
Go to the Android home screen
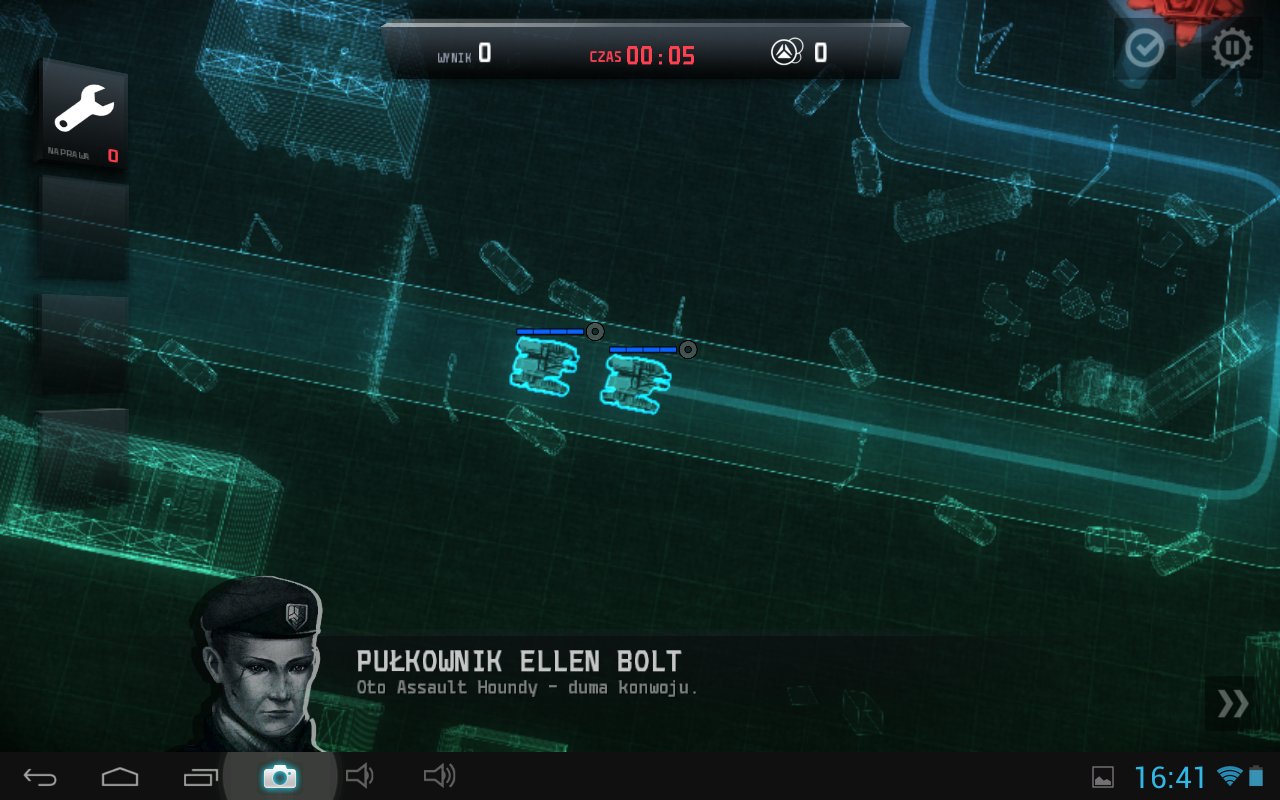tap(120, 777)
